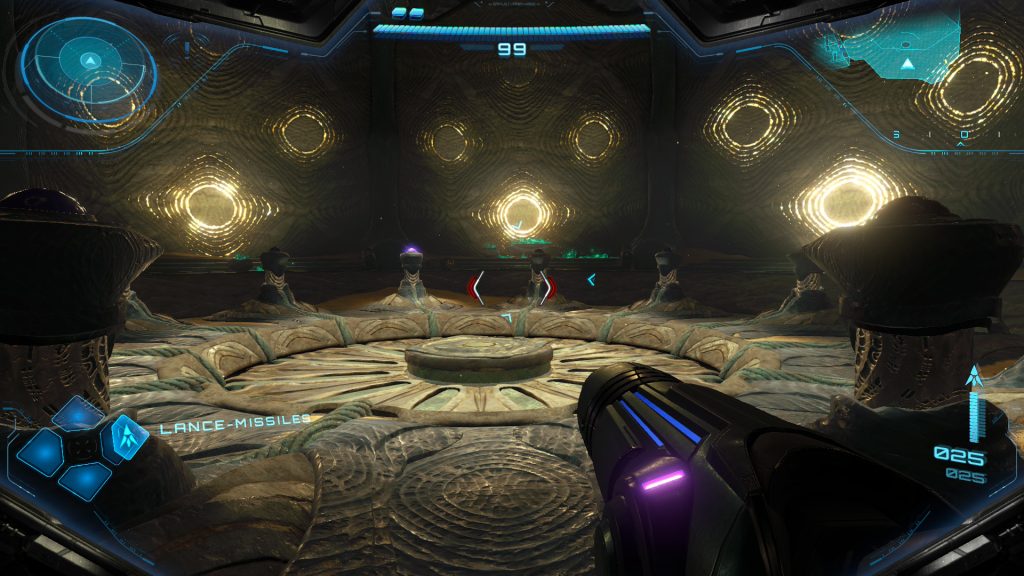Click the circular enemy radar

pos(89,68)
